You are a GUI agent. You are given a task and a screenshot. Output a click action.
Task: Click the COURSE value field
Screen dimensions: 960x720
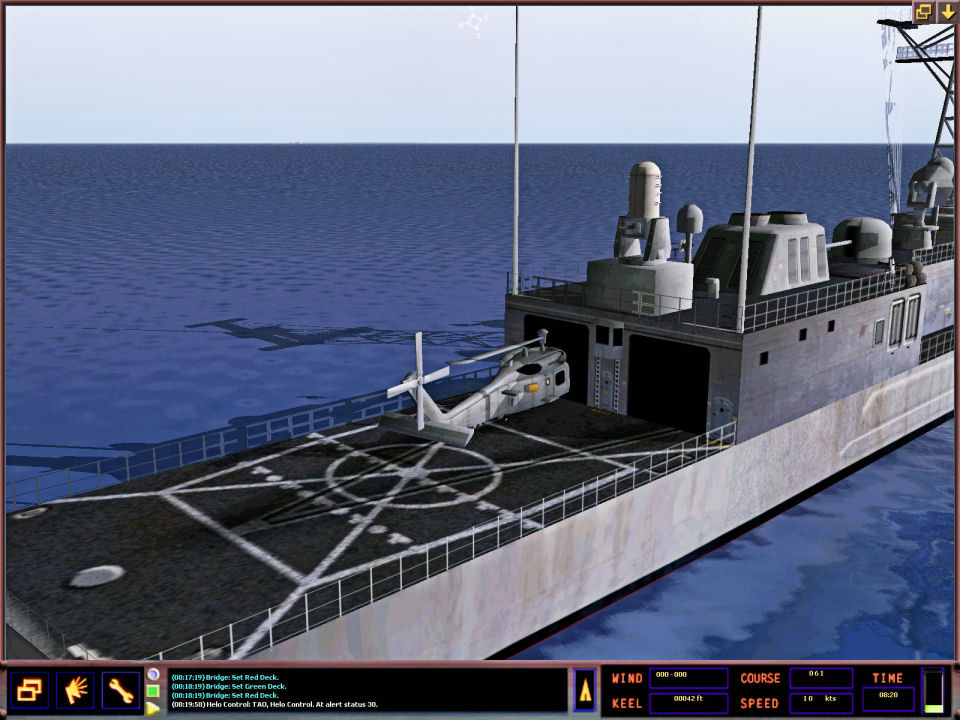tap(821, 678)
